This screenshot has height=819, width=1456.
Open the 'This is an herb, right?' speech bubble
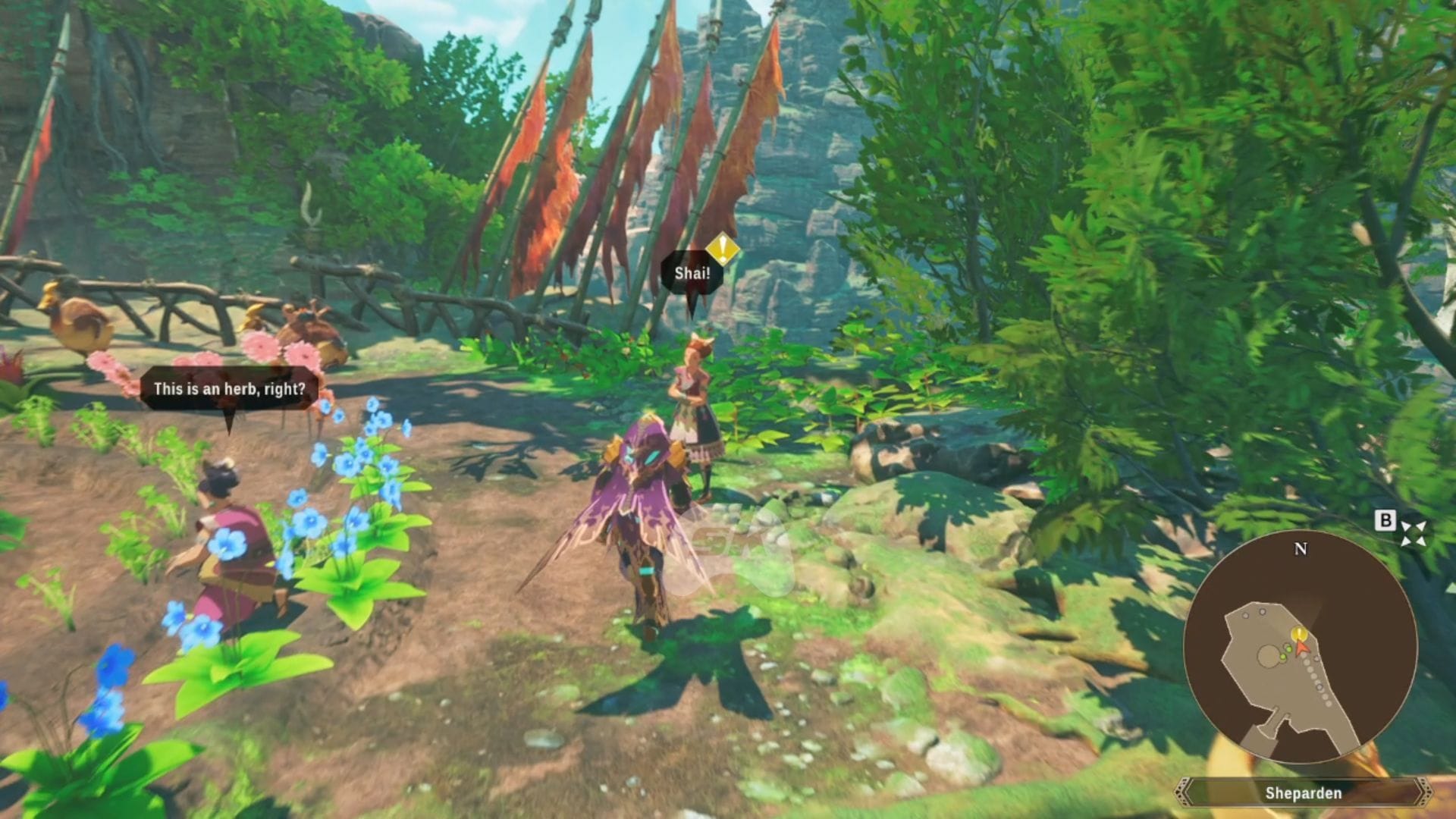[x=229, y=388]
